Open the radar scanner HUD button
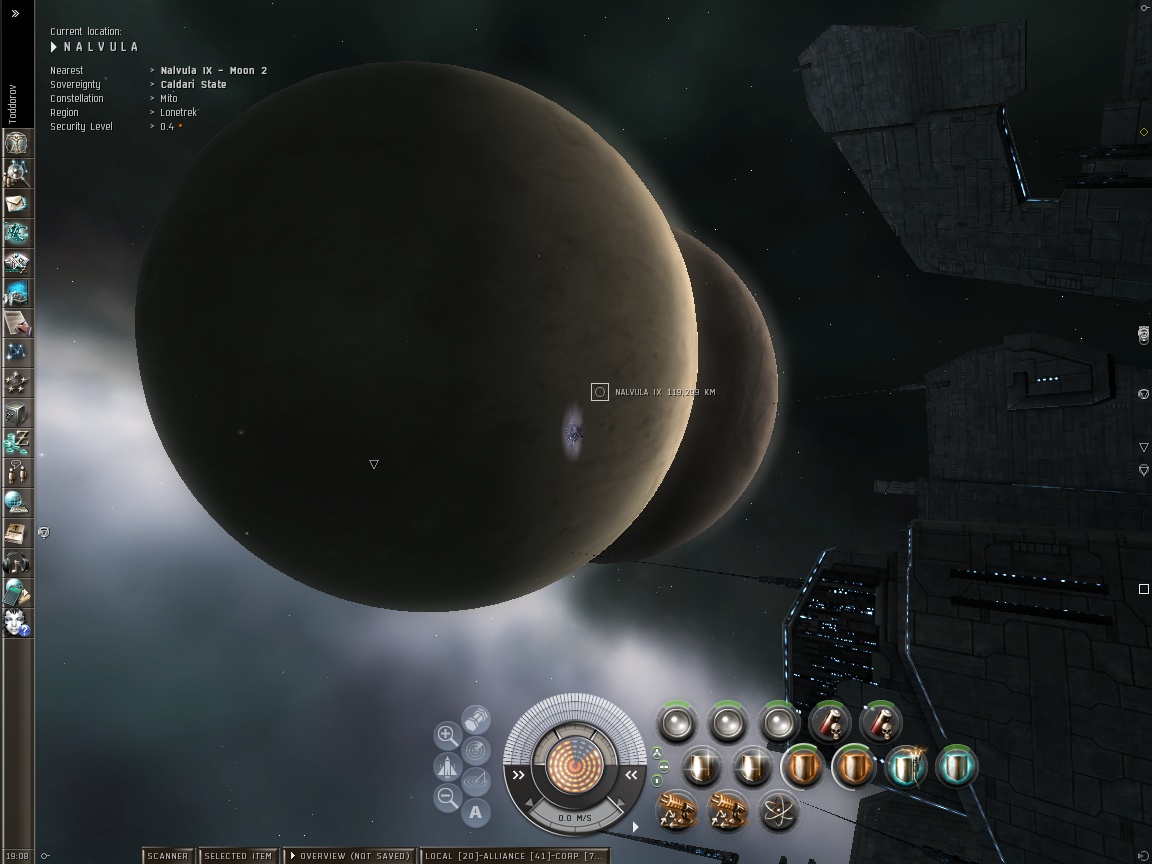The image size is (1152, 864). point(476,750)
